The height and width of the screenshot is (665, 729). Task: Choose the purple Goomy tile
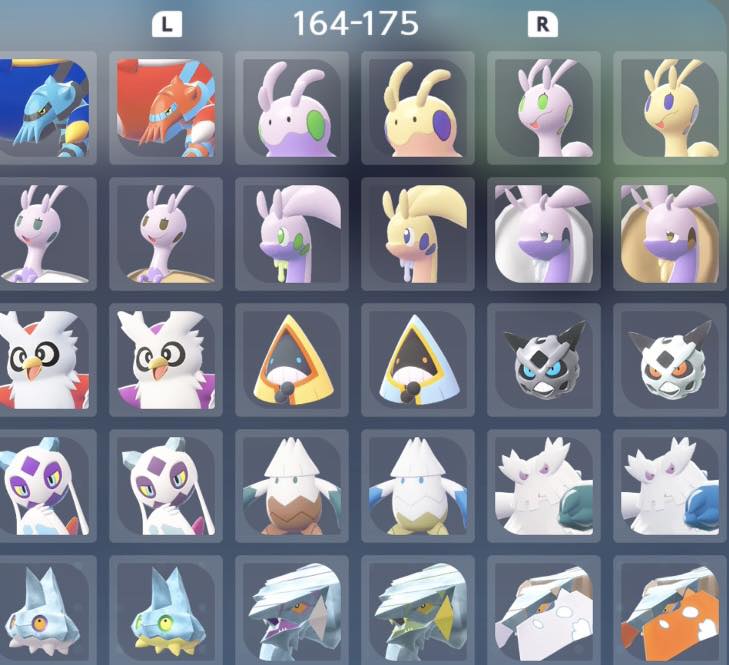click(x=292, y=108)
